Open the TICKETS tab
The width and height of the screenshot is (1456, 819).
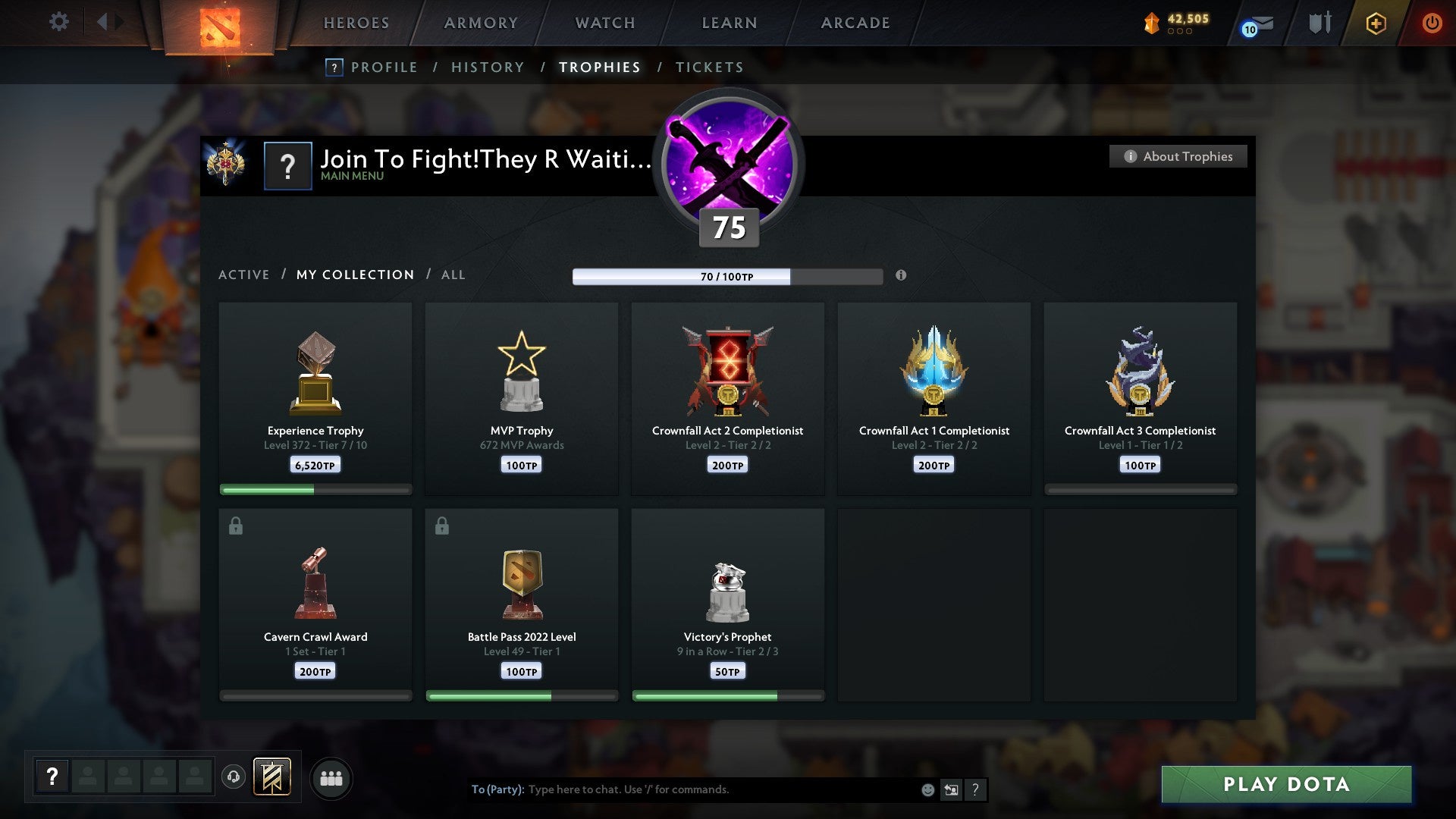coord(708,67)
